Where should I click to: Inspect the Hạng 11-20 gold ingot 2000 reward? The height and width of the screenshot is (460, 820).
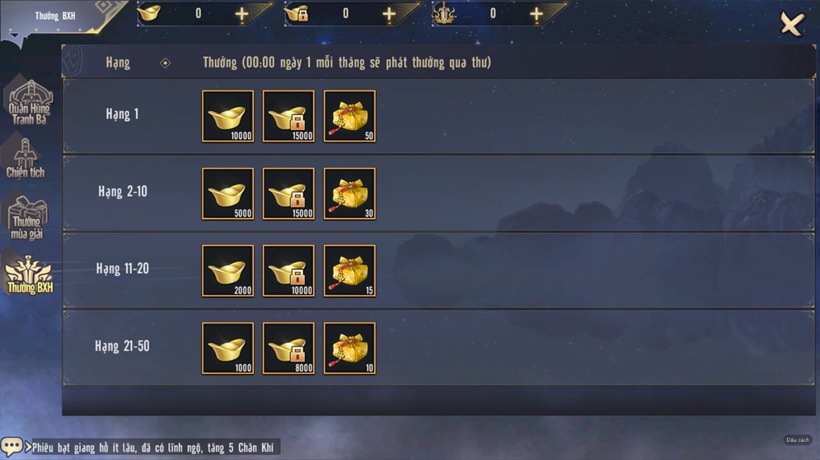point(228,271)
